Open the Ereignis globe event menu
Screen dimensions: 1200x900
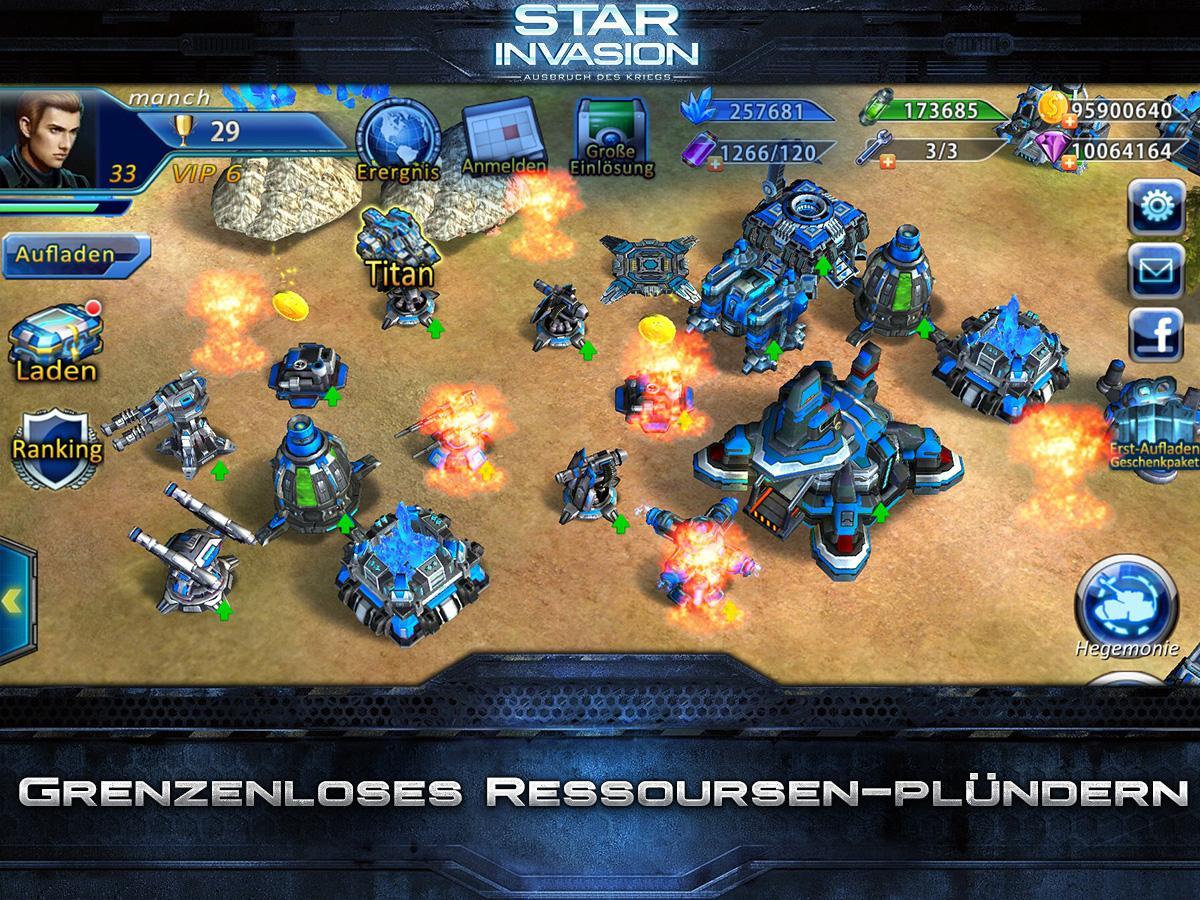pyautogui.click(x=397, y=140)
